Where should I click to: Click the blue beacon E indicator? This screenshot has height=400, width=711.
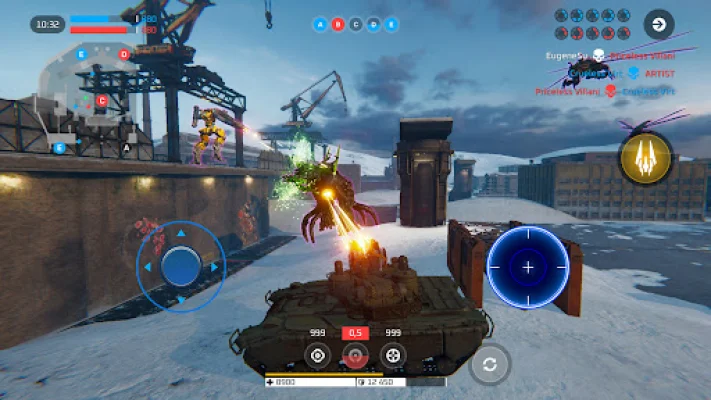click(390, 24)
